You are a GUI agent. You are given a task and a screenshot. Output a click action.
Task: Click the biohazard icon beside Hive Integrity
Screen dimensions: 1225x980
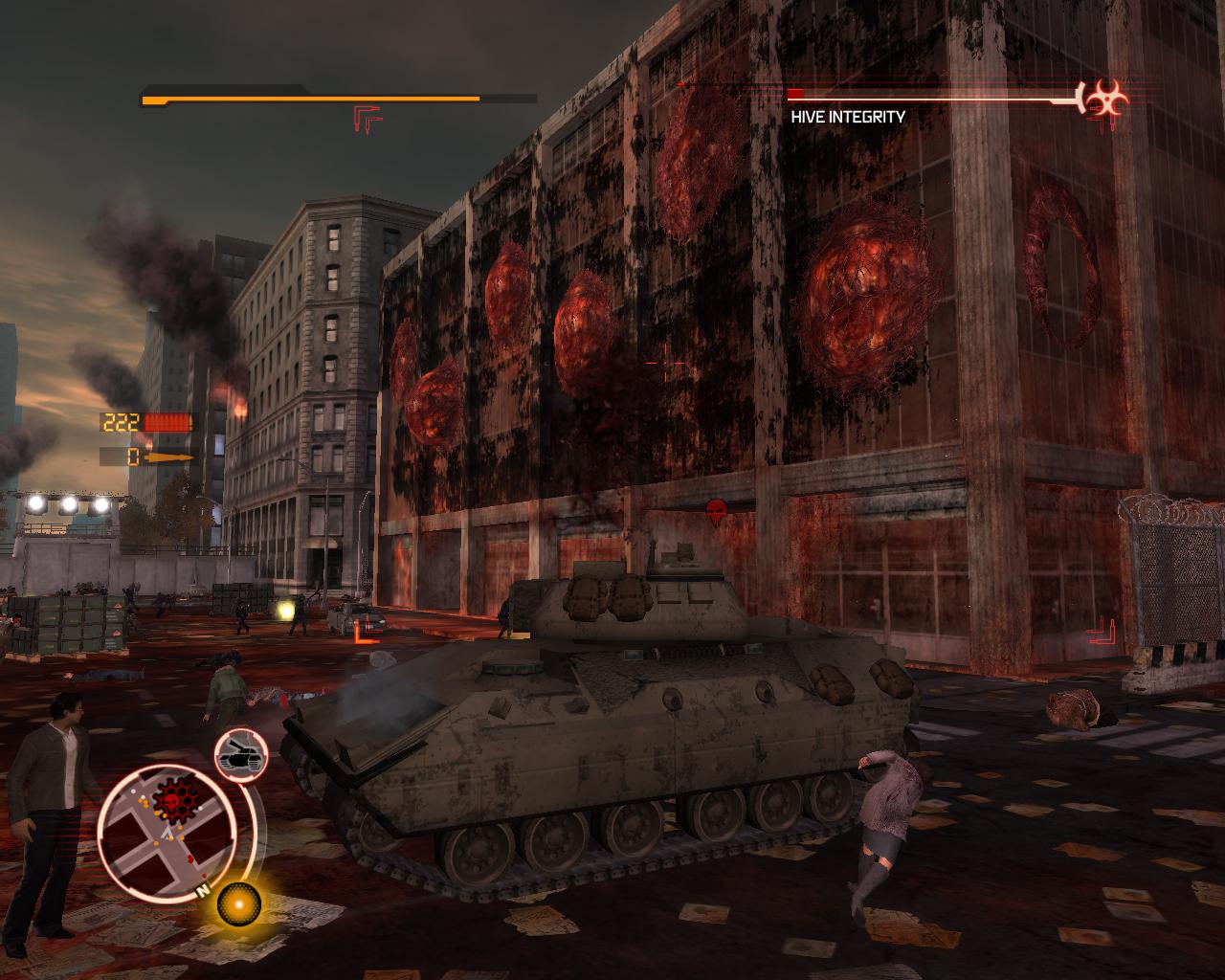[x=1105, y=99]
